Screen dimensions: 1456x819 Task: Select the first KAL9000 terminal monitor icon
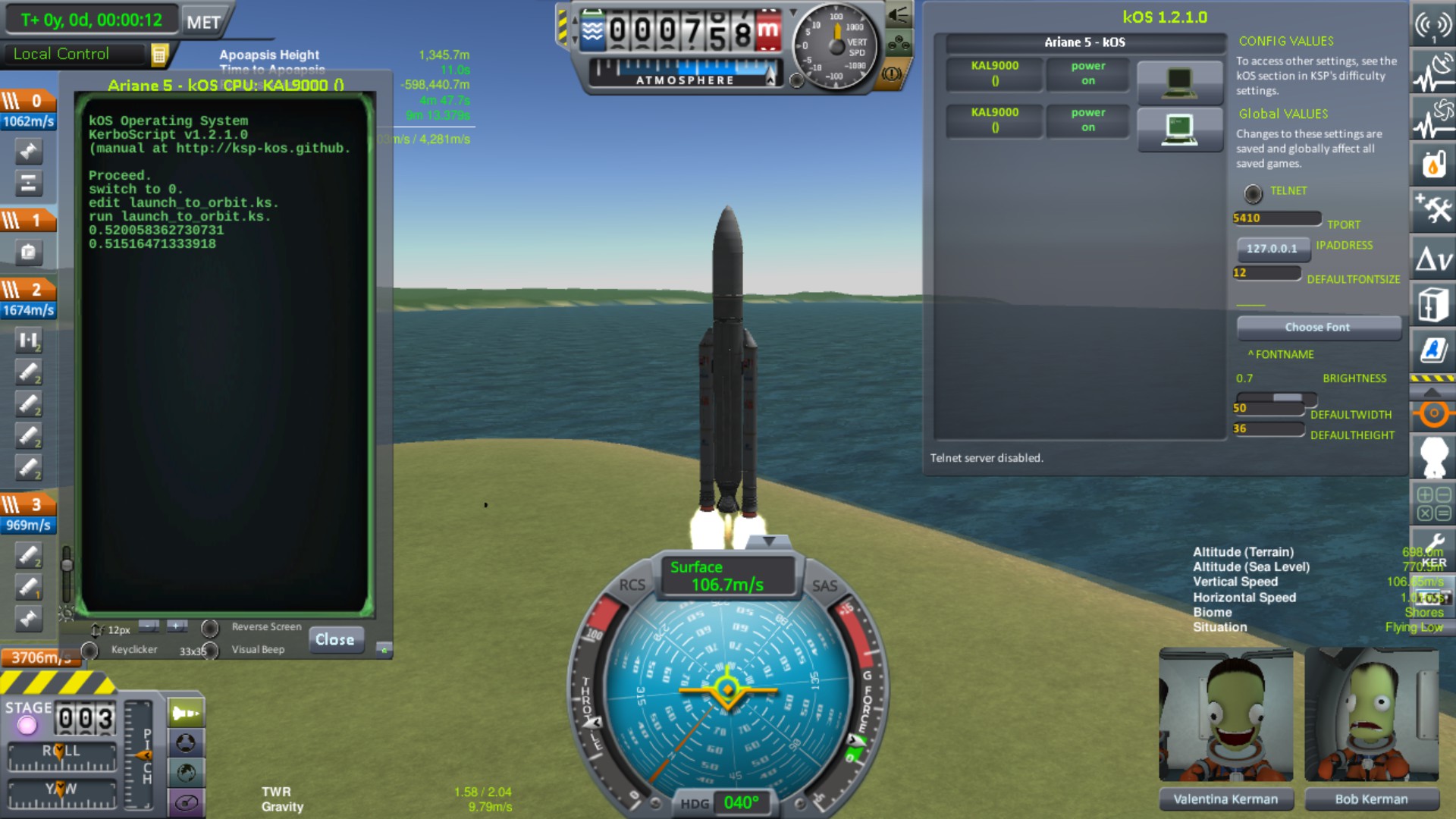pyautogui.click(x=1180, y=83)
